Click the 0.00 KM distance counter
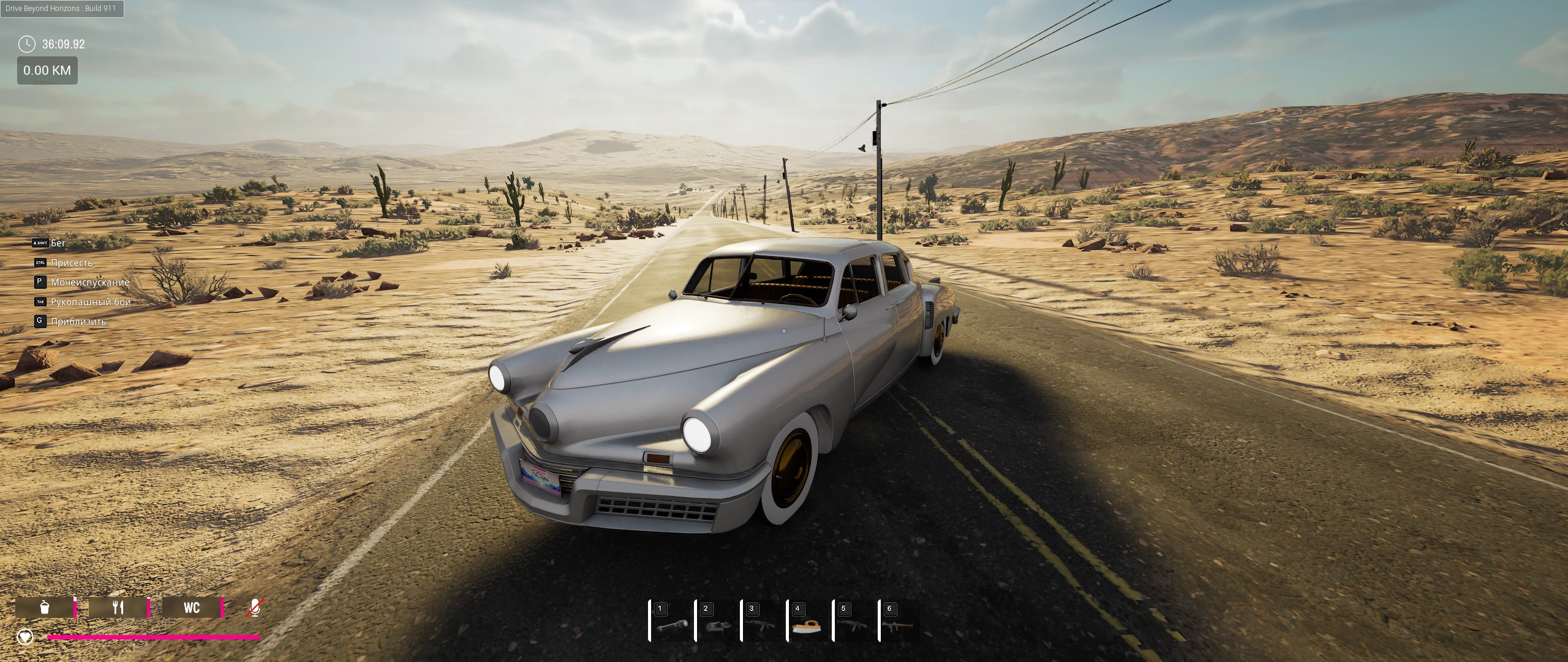Viewport: 1568px width, 662px height. (x=47, y=70)
